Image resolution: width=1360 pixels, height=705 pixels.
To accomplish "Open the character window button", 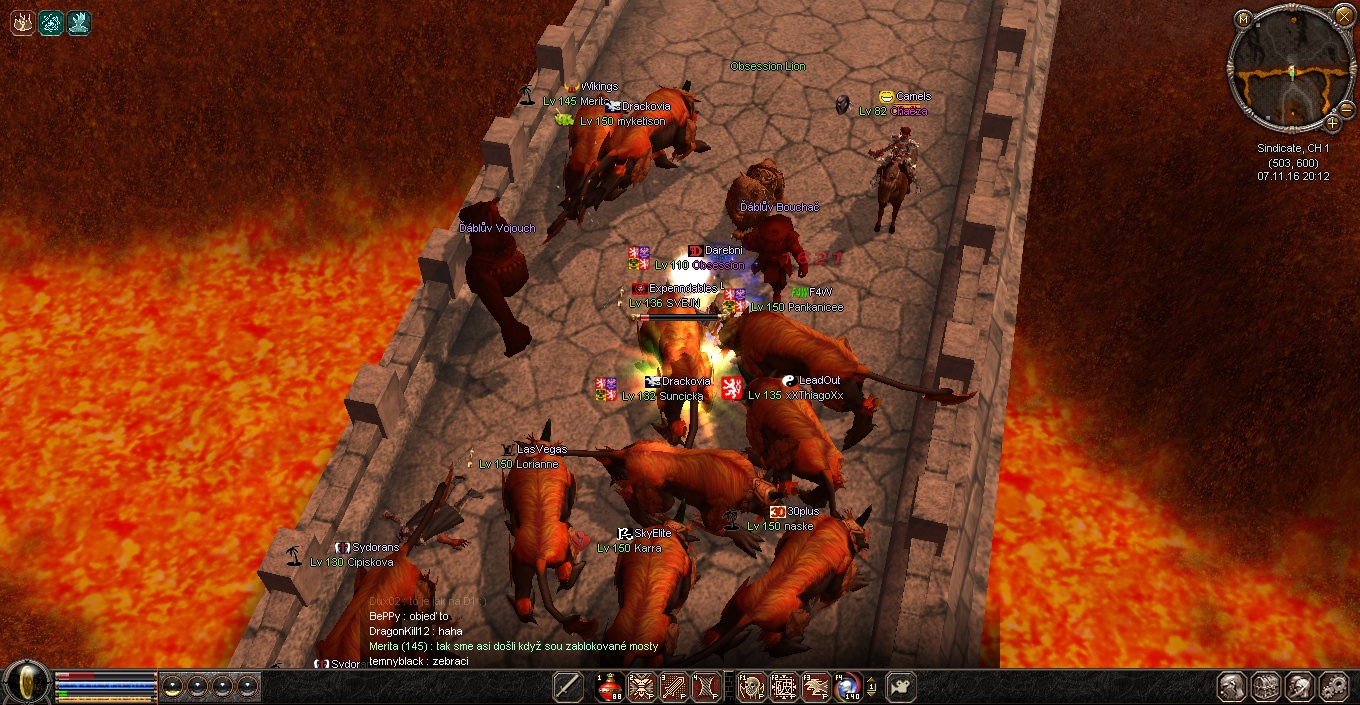I will 1233,687.
